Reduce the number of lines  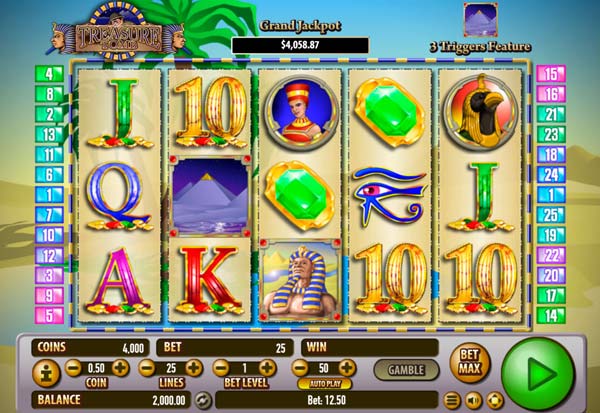145,369
